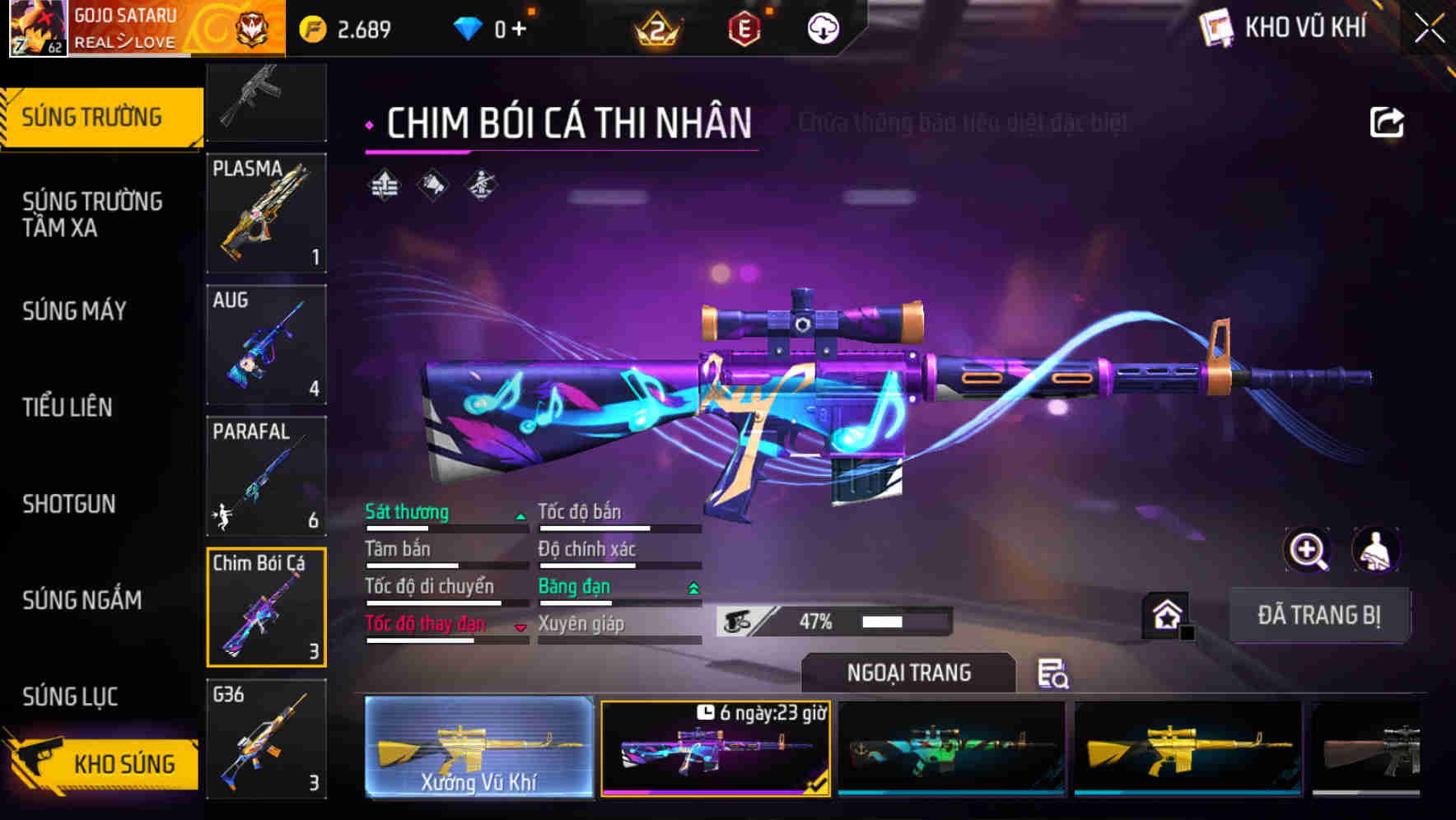Screen dimensions: 1456x820
Task: Toggle the soldier pose diamond icon under weapon name
Action: point(480,185)
